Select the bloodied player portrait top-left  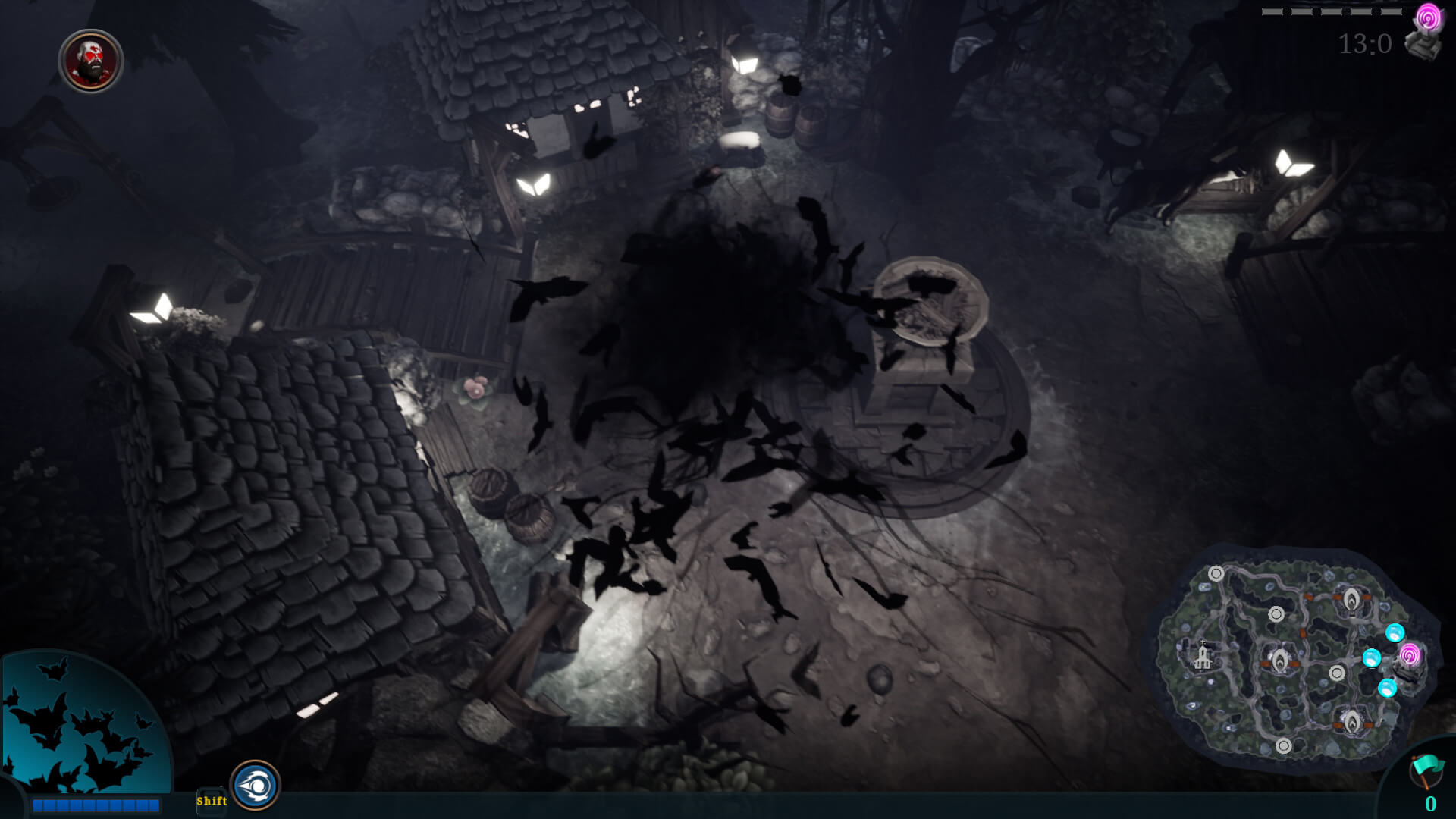pyautogui.click(x=89, y=61)
